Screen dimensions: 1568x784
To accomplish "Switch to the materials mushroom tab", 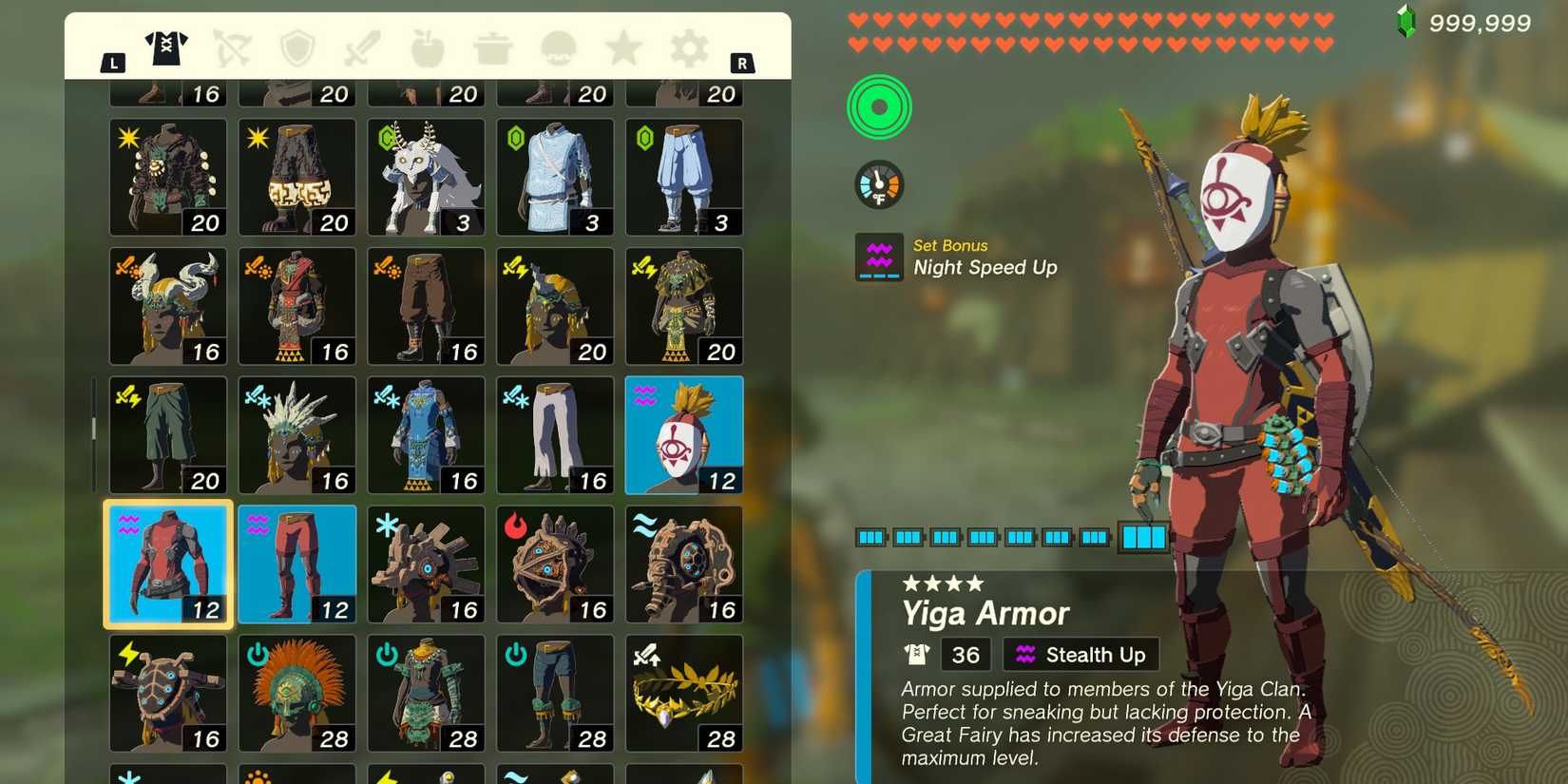I will (x=558, y=49).
